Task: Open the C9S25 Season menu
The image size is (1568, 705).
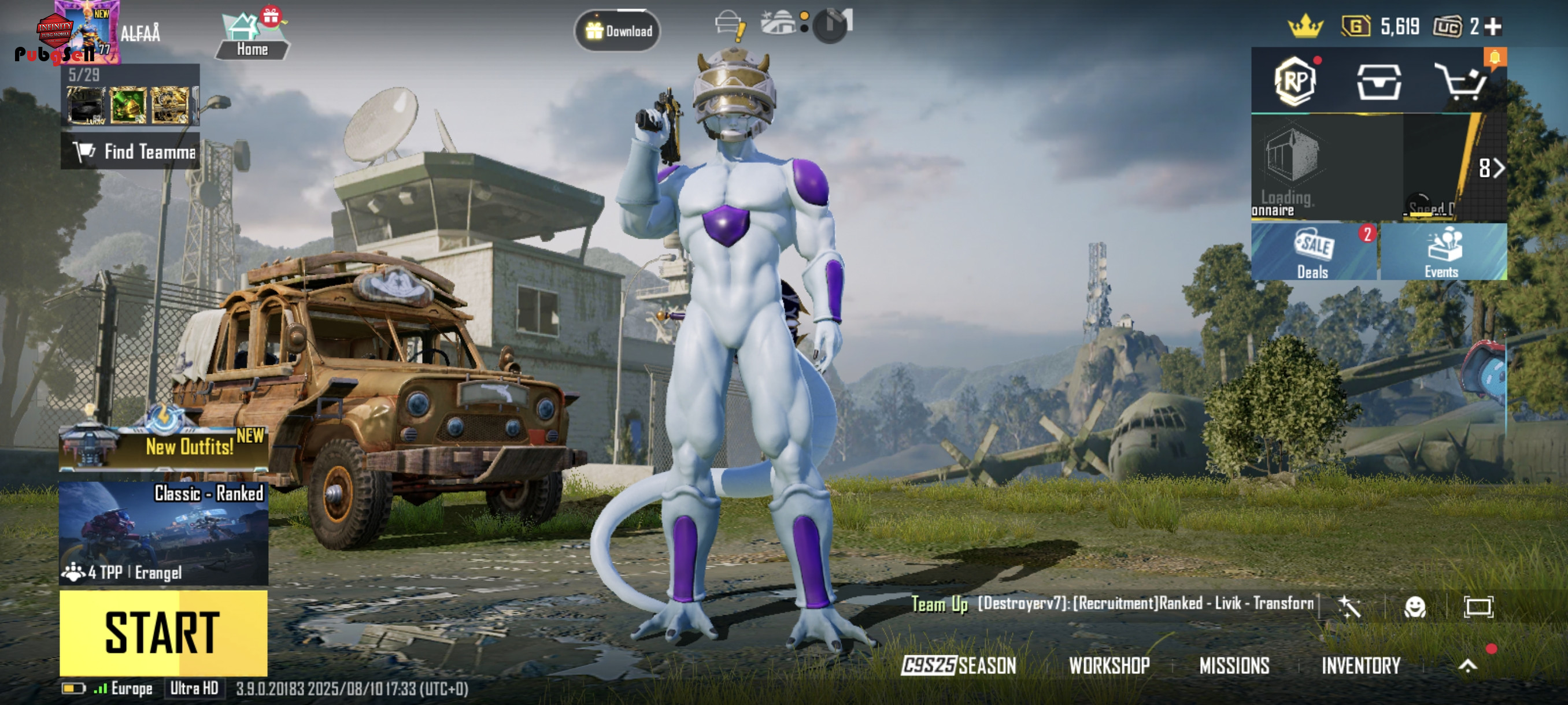Action: (959, 666)
